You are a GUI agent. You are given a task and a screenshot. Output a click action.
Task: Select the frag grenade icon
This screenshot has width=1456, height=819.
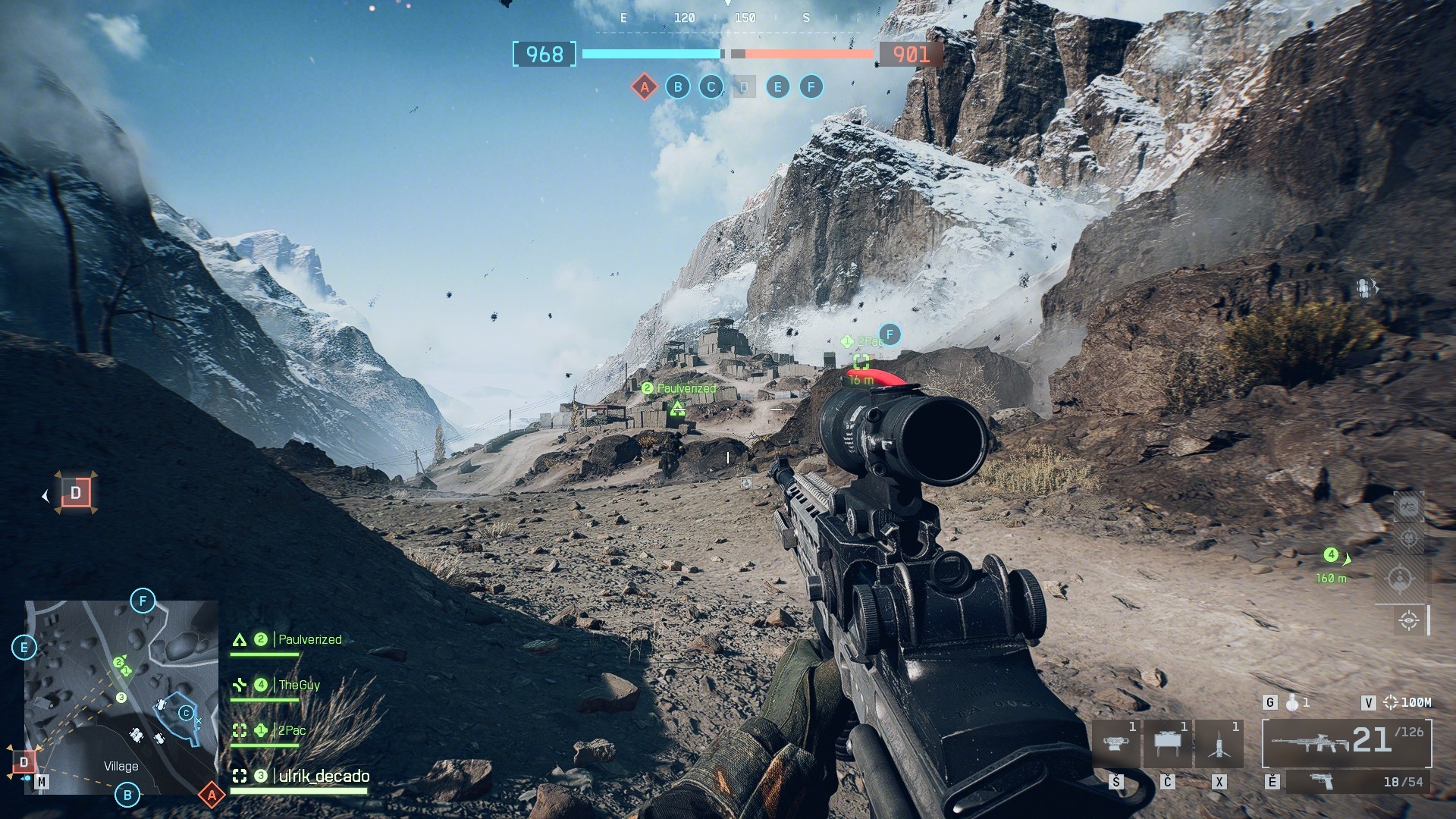pyautogui.click(x=1293, y=703)
